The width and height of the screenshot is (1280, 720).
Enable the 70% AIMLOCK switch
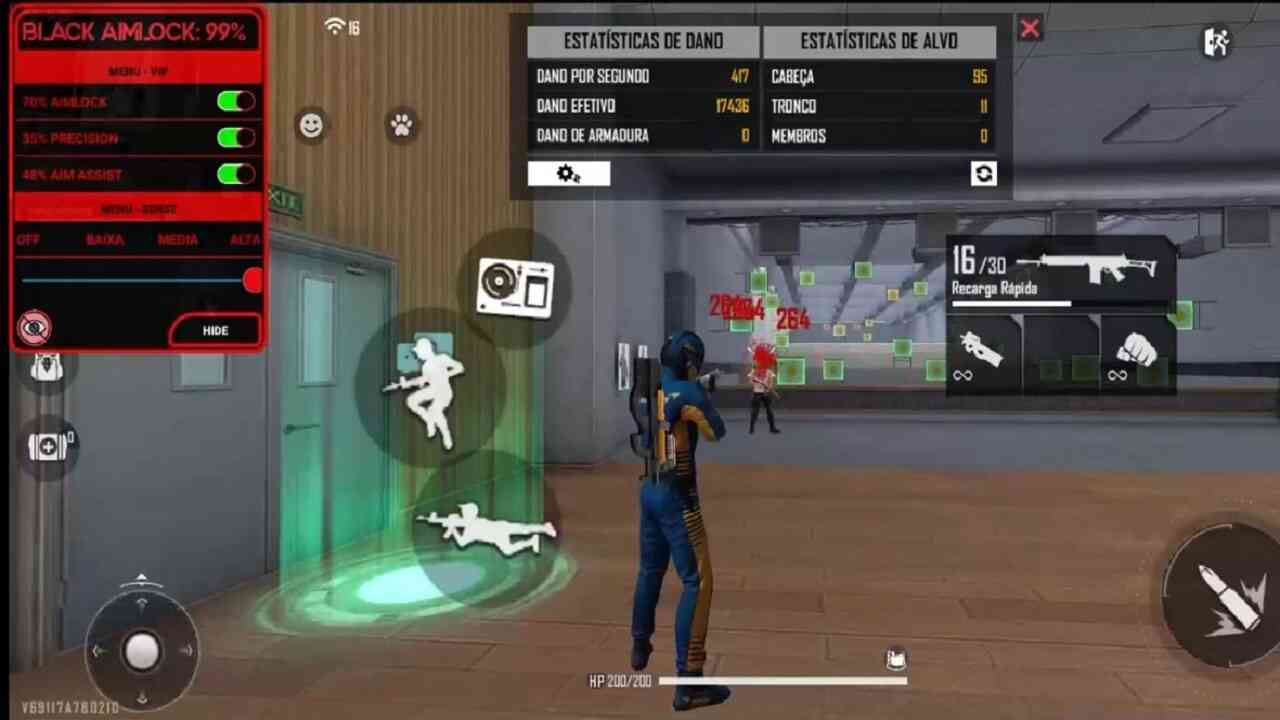236,101
